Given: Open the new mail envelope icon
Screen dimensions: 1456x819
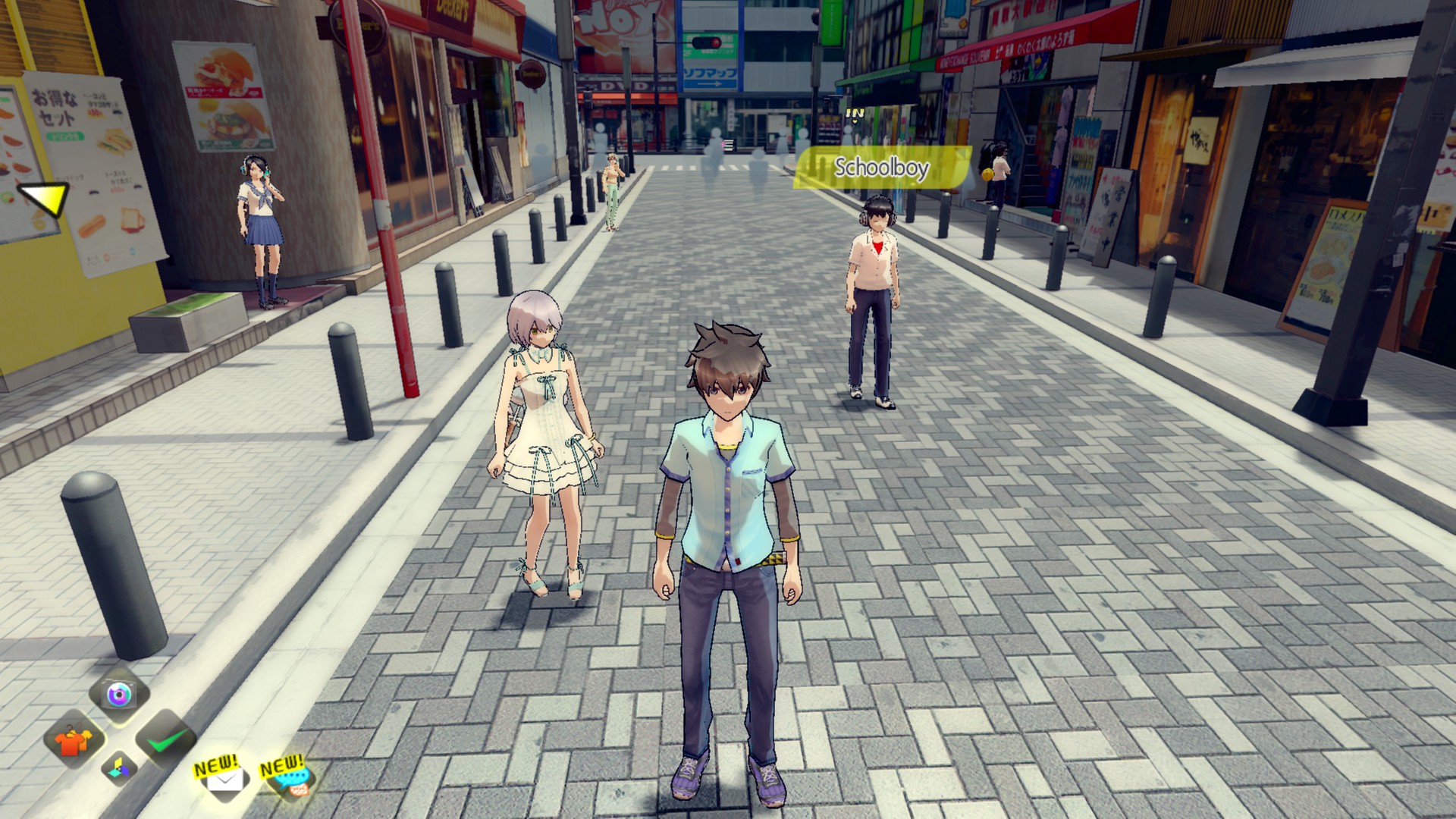Looking at the screenshot, I should tap(223, 779).
